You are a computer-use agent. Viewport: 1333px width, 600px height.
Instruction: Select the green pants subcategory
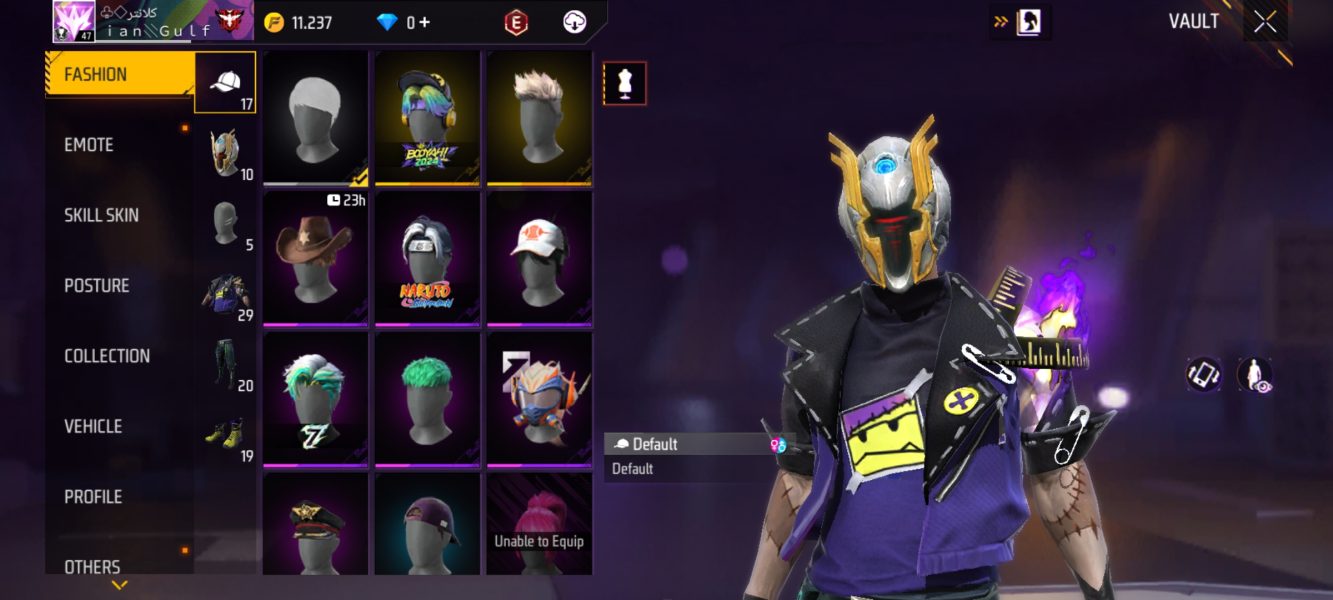pos(225,365)
